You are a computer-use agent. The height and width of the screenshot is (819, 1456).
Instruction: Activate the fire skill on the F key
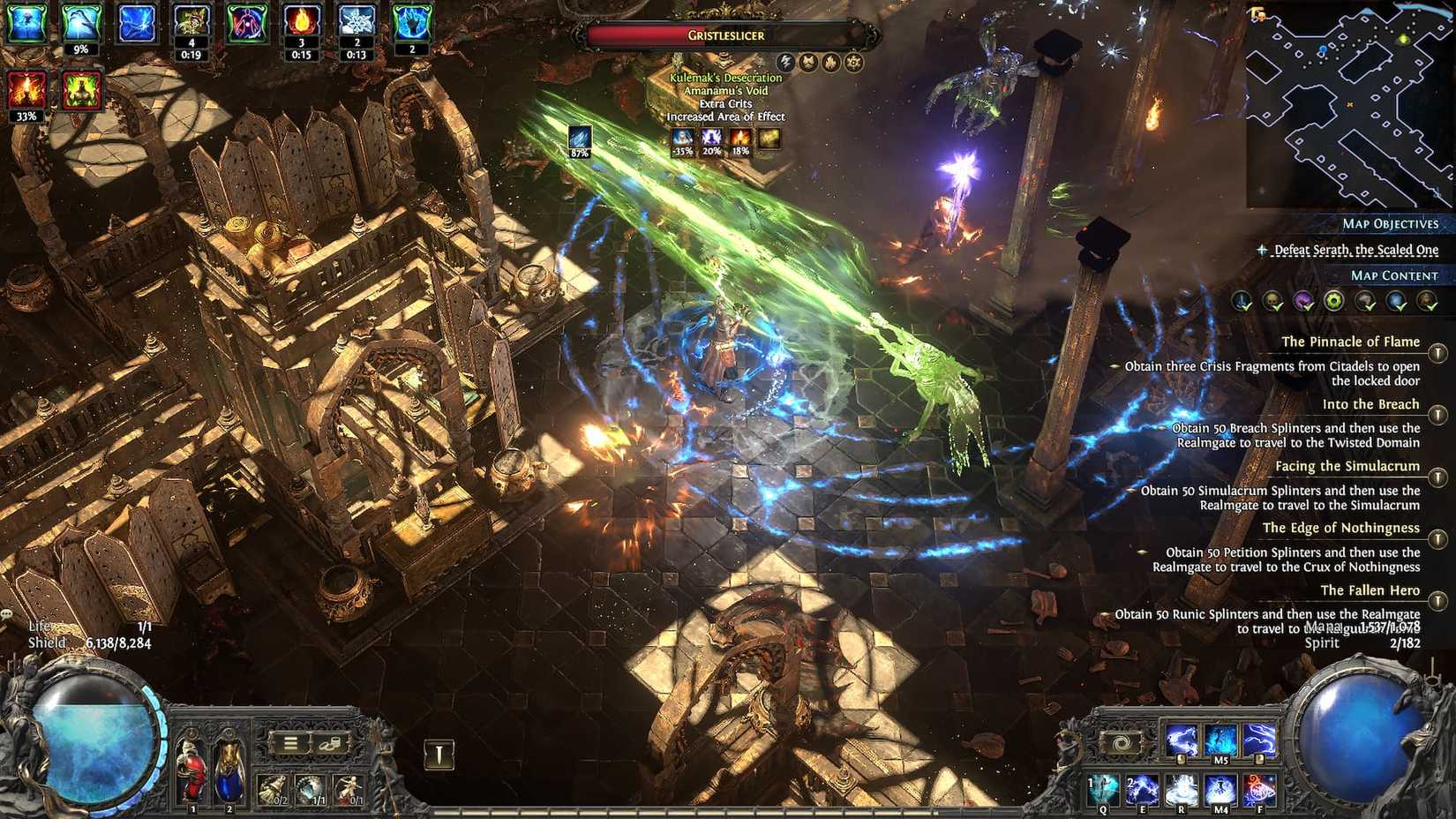point(1259,790)
